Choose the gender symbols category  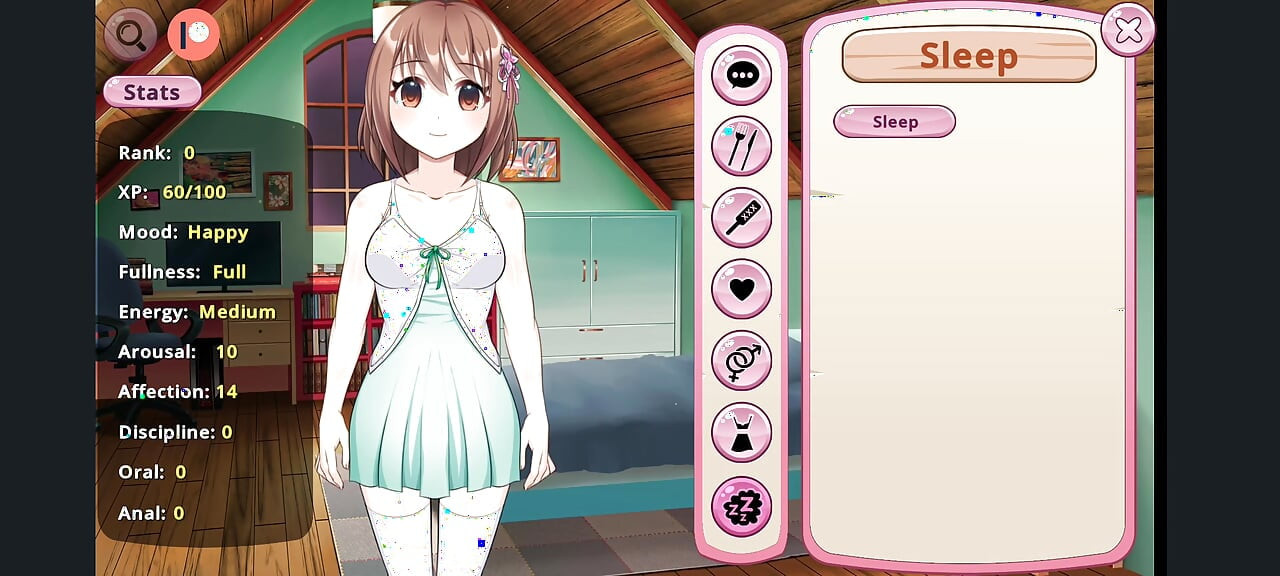(x=741, y=360)
